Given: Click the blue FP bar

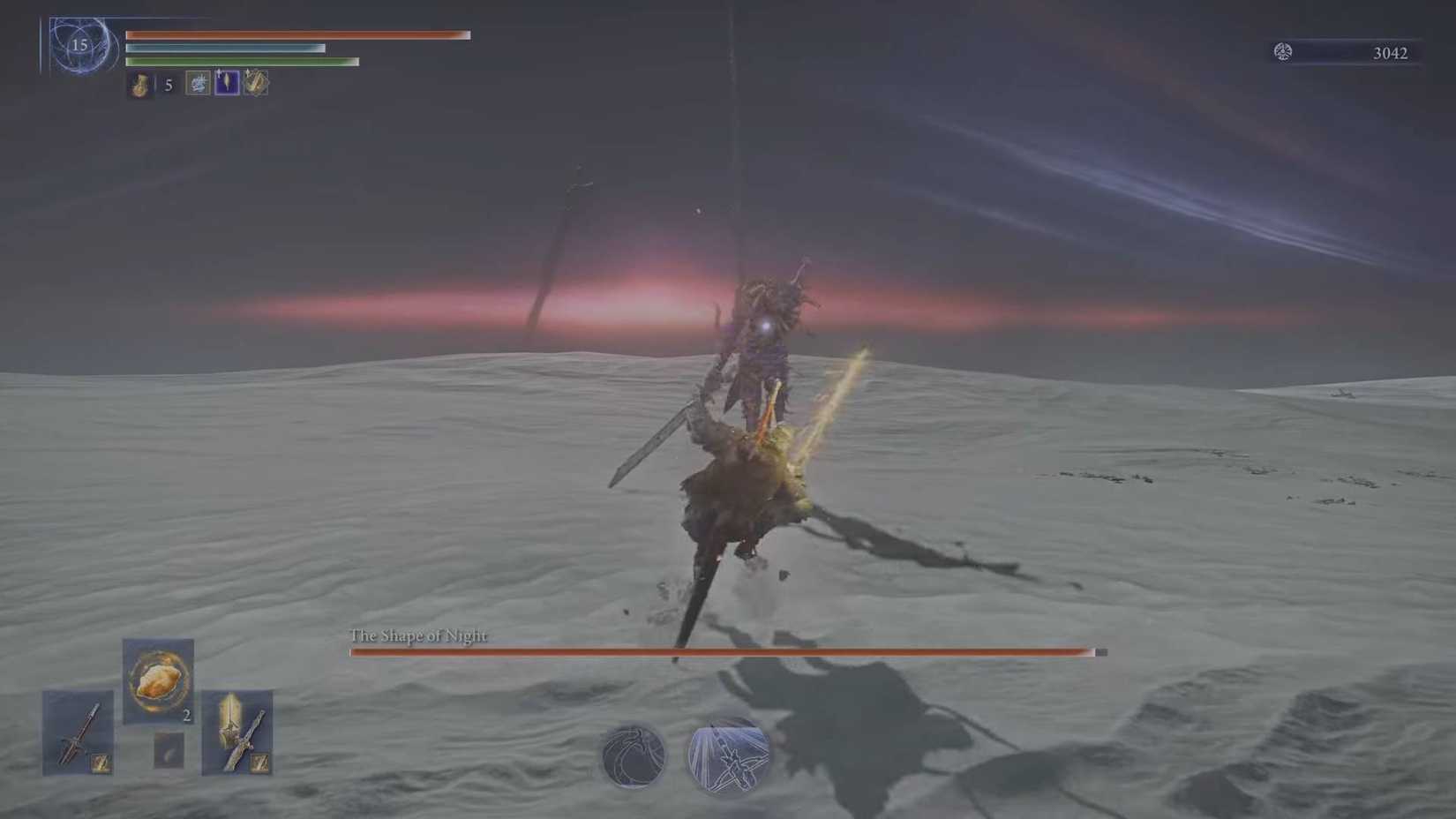Looking at the screenshot, I should (x=225, y=49).
